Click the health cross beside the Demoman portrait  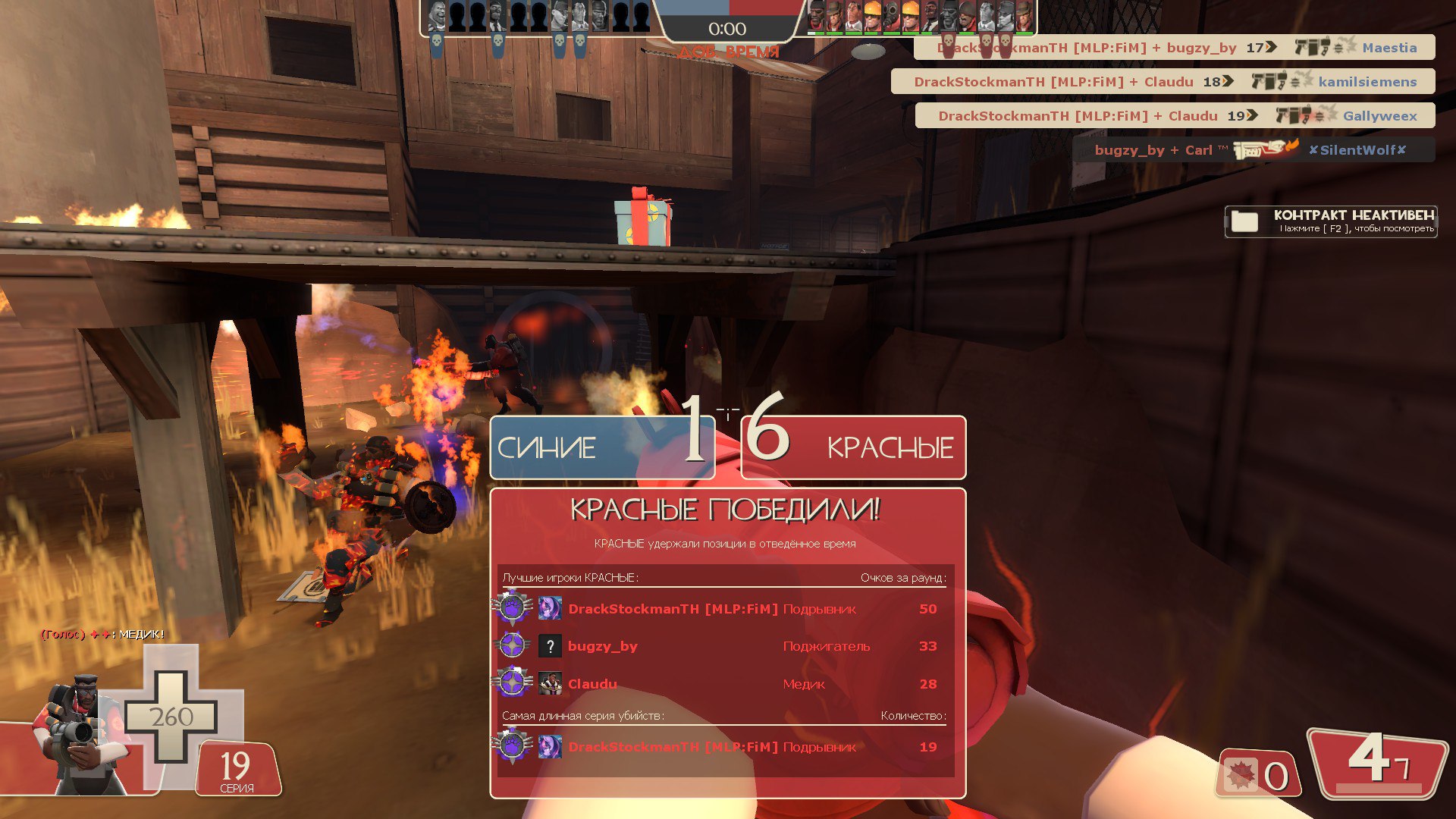coord(173,716)
